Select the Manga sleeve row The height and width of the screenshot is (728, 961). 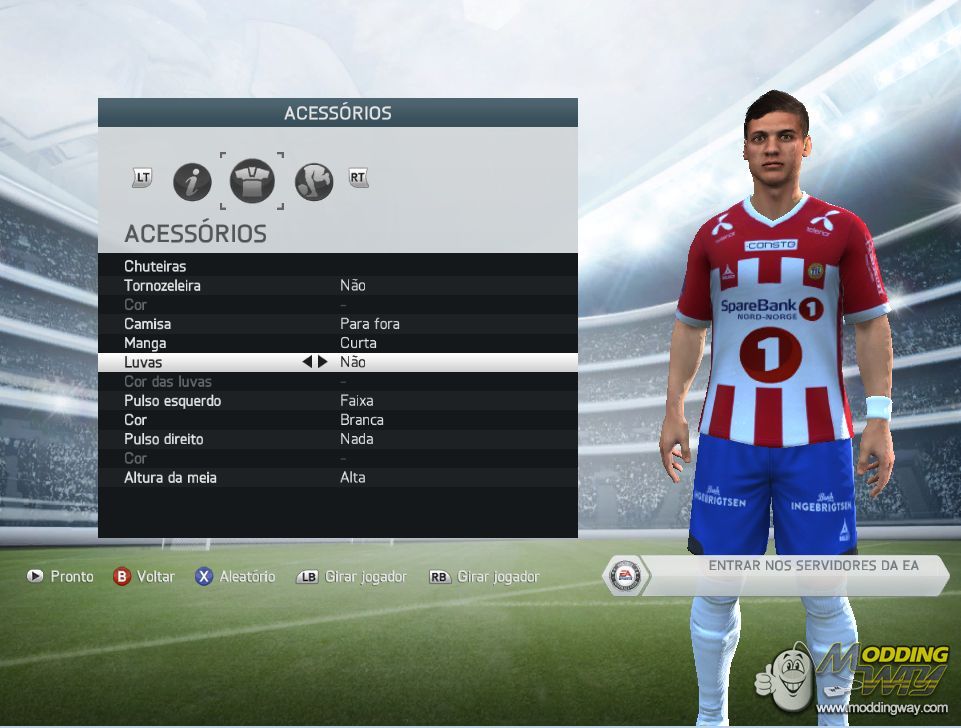point(337,343)
